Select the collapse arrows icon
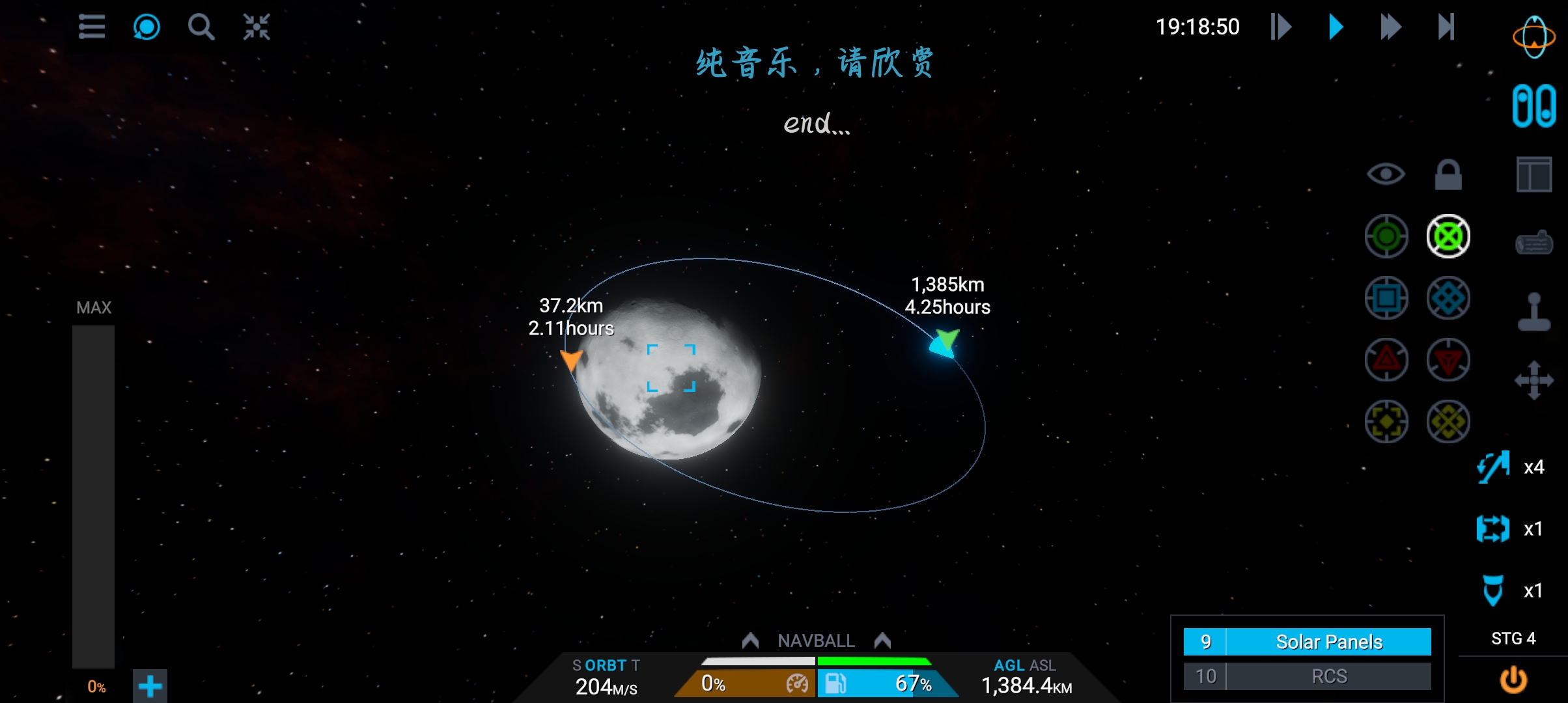1568x703 pixels. [x=256, y=27]
